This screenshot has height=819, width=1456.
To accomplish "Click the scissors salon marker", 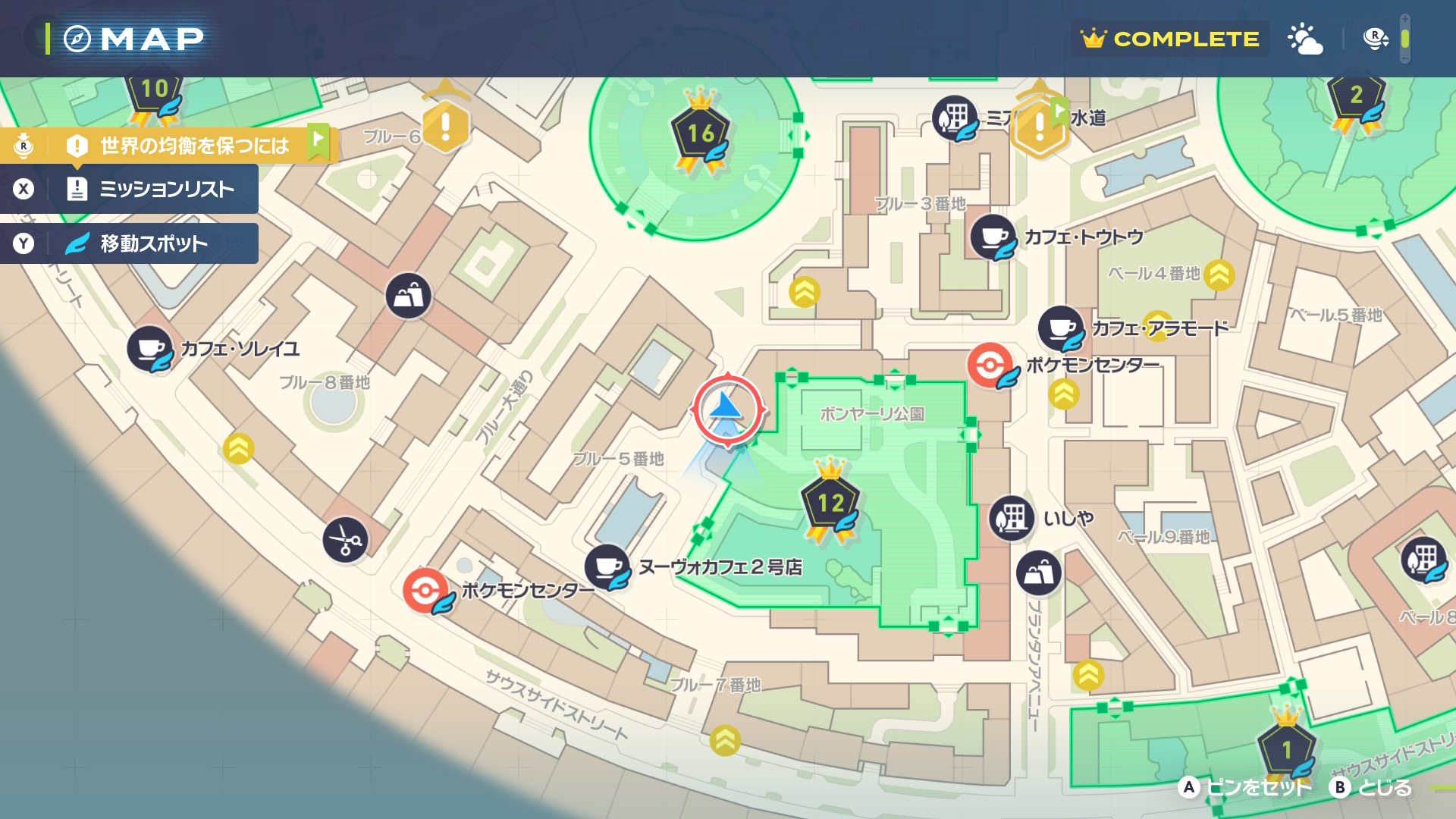I will 346,540.
